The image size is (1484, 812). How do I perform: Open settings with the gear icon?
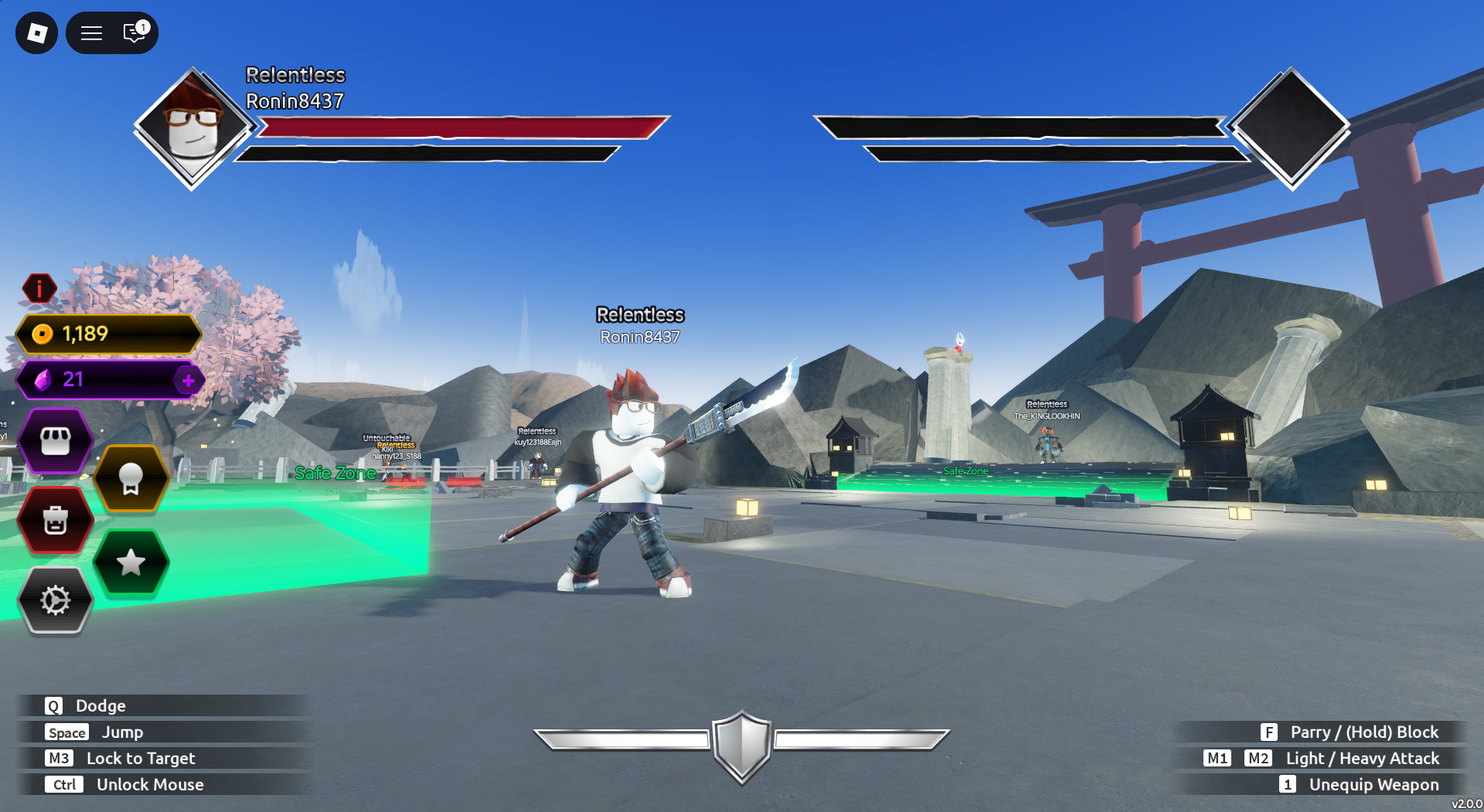click(55, 600)
